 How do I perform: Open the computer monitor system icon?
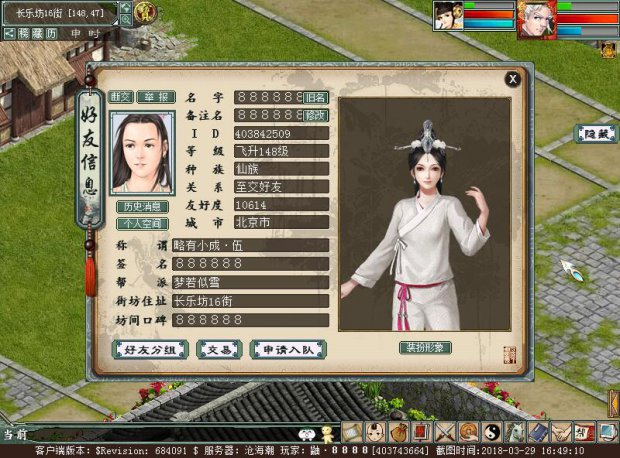tap(607, 432)
